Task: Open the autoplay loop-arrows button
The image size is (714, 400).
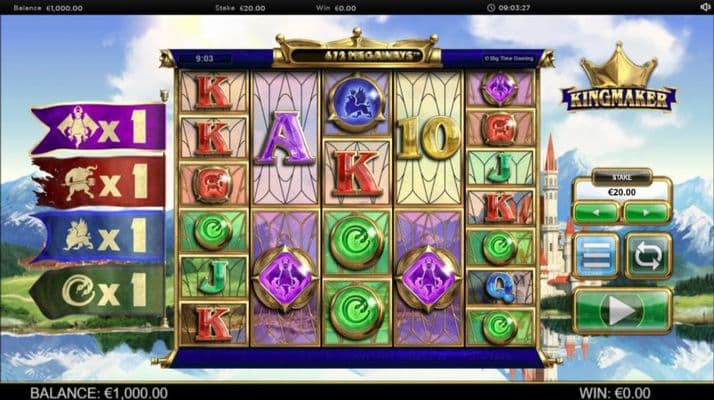Action: pos(648,255)
